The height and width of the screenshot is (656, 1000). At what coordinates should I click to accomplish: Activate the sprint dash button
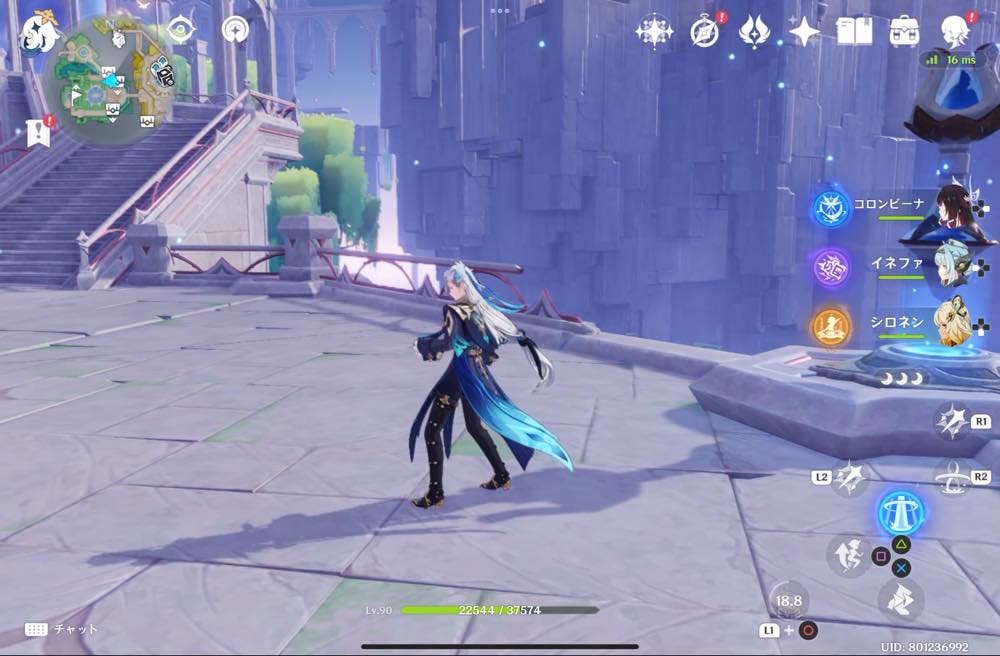[x=900, y=599]
